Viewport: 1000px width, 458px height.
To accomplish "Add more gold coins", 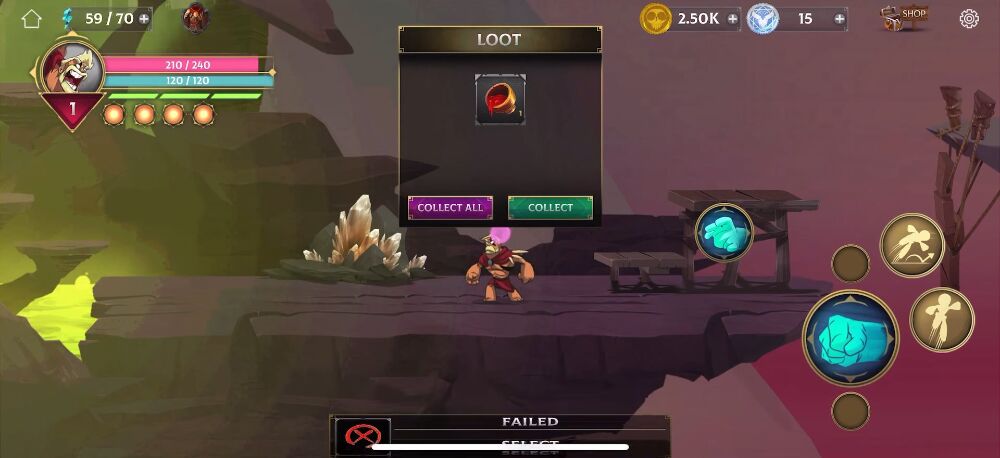I will pos(732,18).
